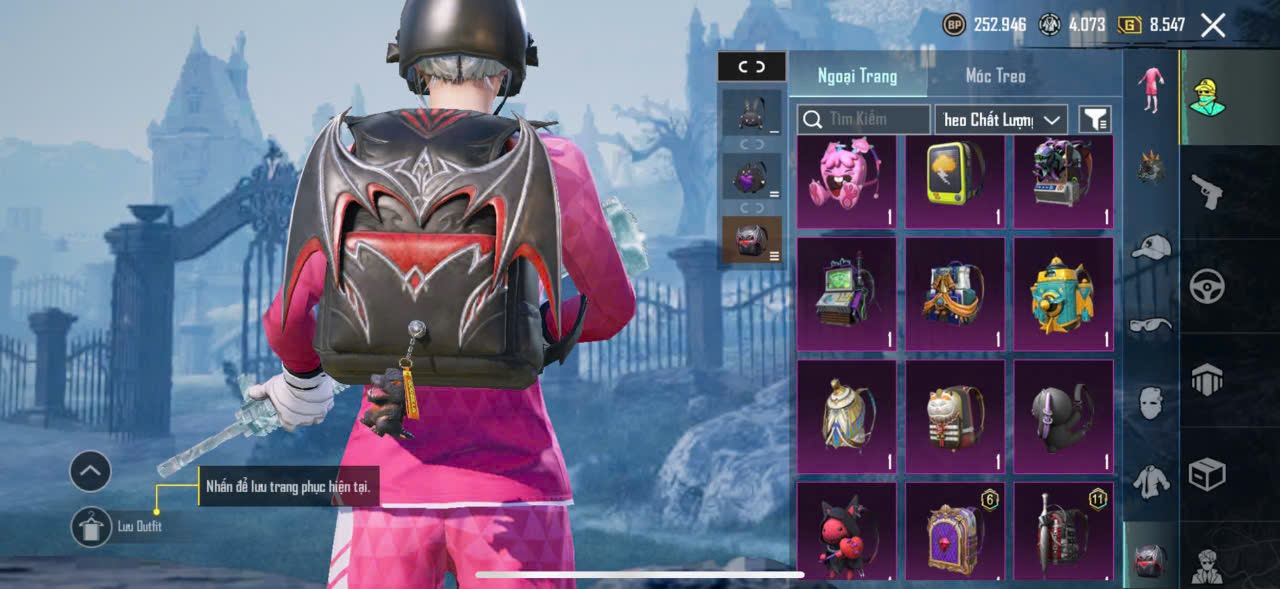Open the steering wheel vehicle category

point(1207,287)
